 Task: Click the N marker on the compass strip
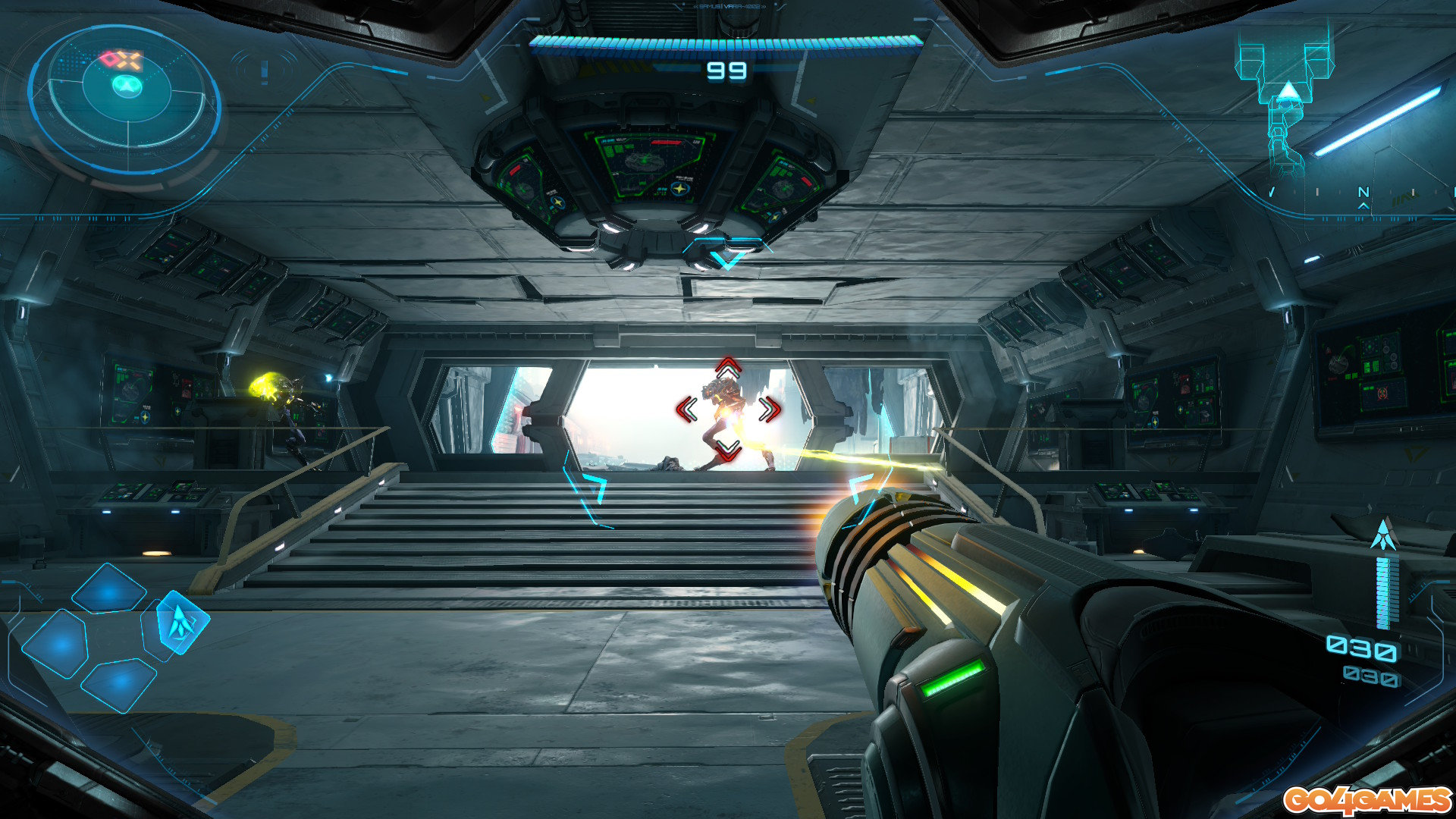click(x=1363, y=192)
